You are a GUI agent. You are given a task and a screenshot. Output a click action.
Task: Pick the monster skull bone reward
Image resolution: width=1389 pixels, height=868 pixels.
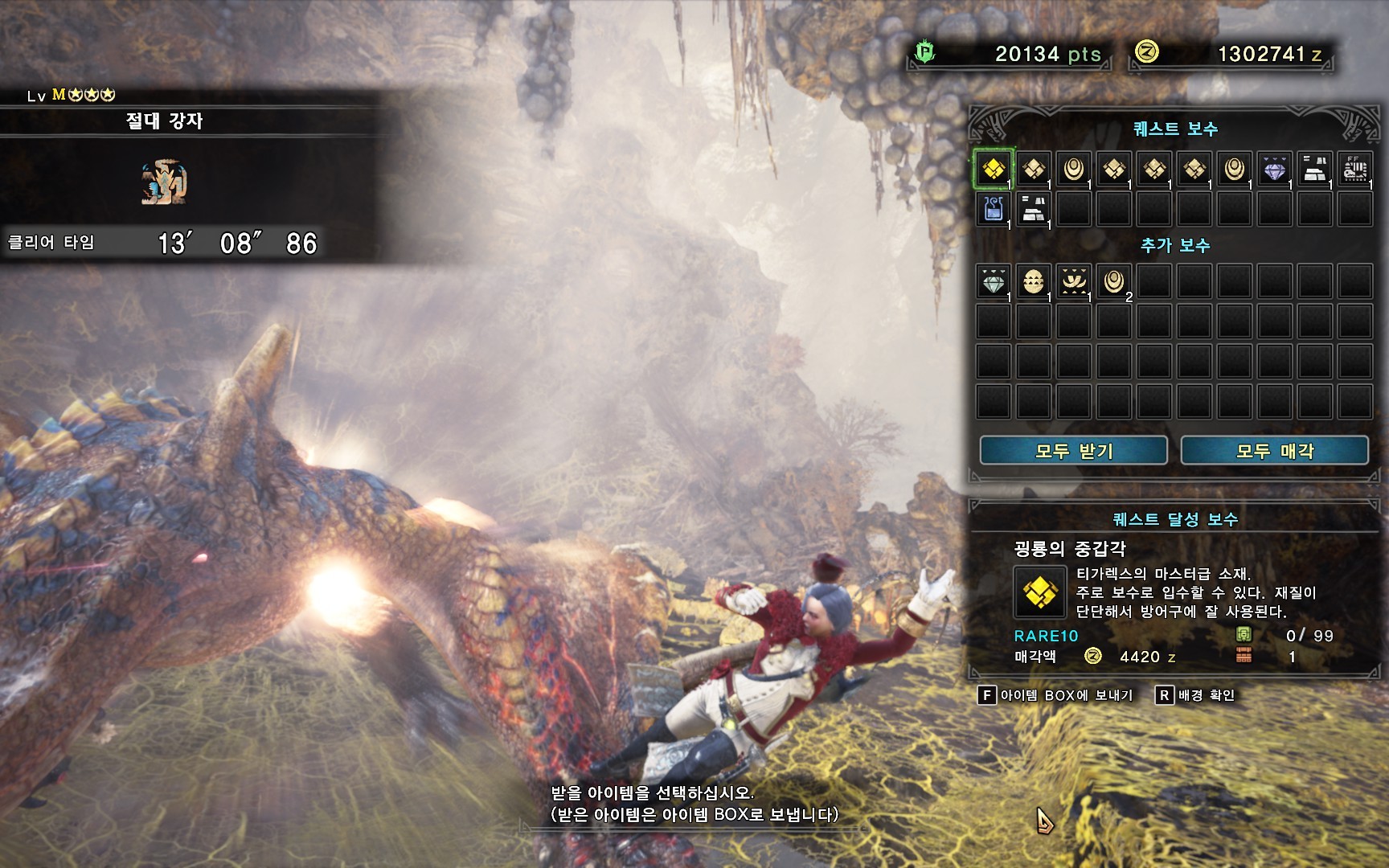[x=1355, y=169]
